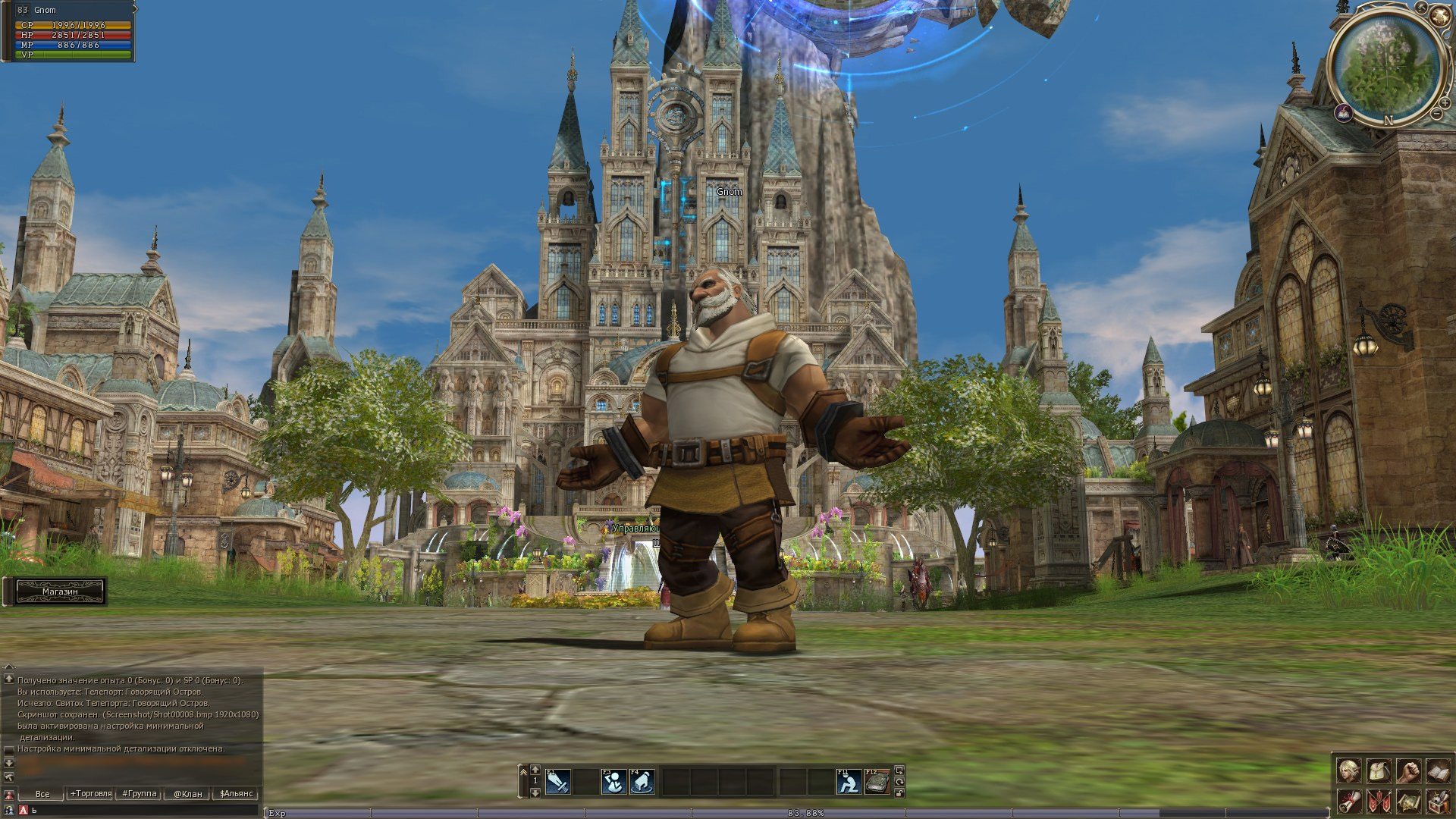Screen dimensions: 1456x819
Task: Use the F12 book item slot
Action: pos(877,782)
